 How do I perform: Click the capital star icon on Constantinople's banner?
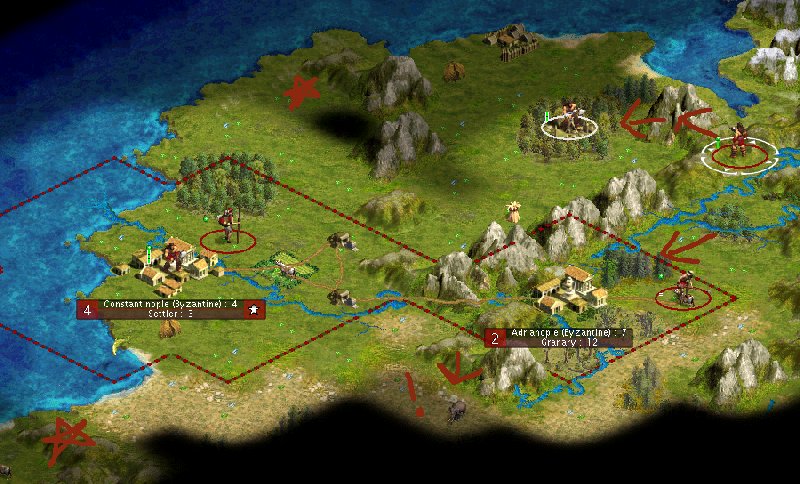(x=255, y=310)
